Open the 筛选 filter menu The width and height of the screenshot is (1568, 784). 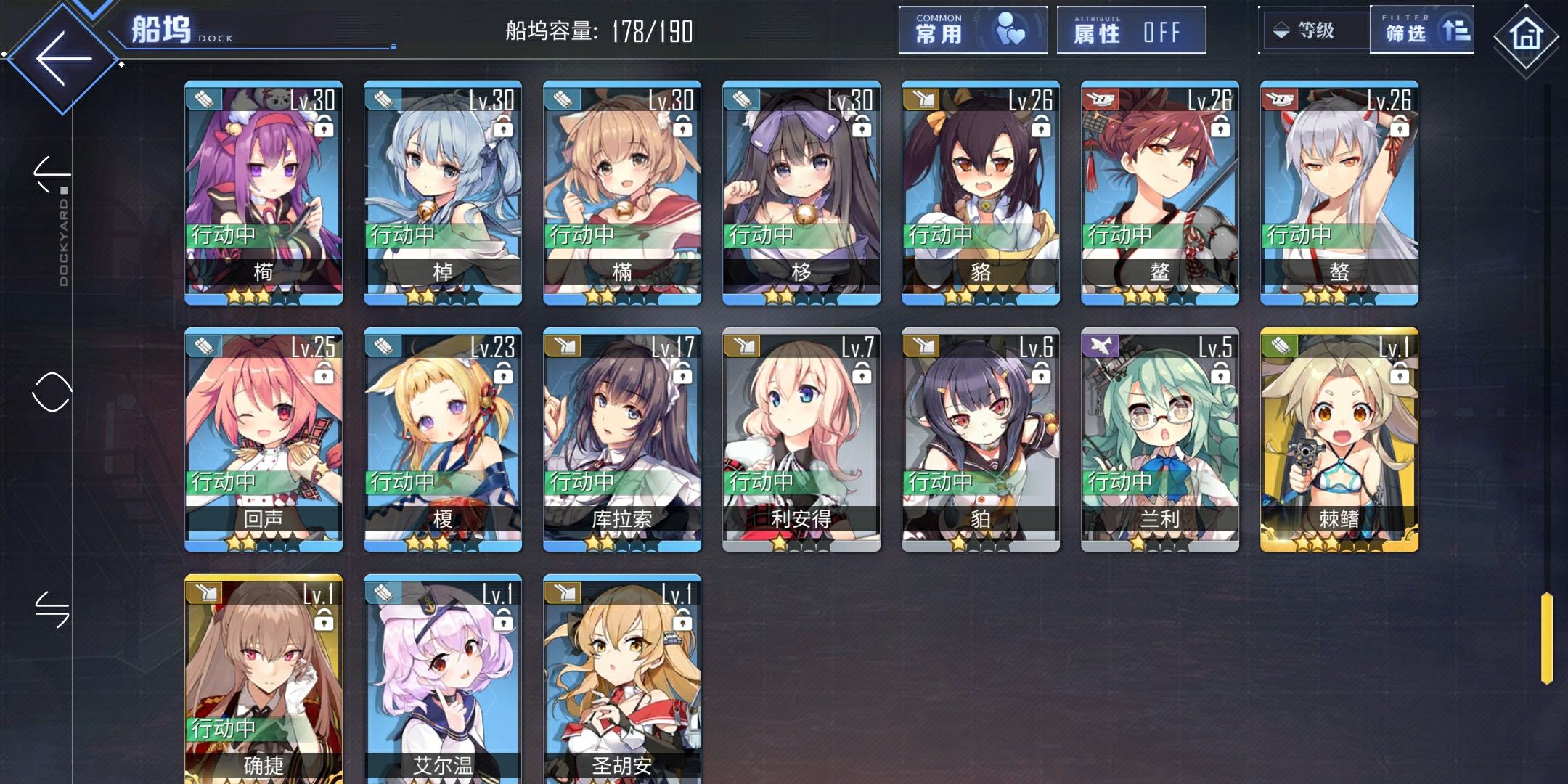tap(1421, 30)
